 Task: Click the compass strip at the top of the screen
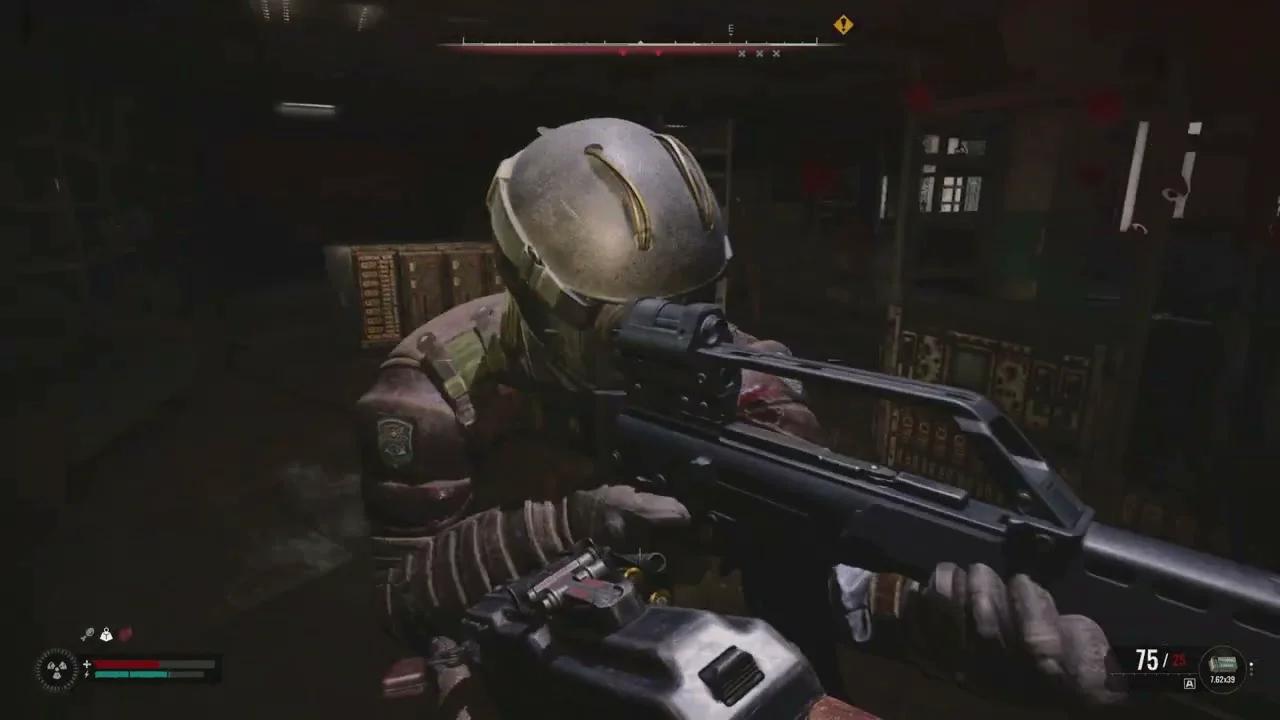tap(640, 43)
